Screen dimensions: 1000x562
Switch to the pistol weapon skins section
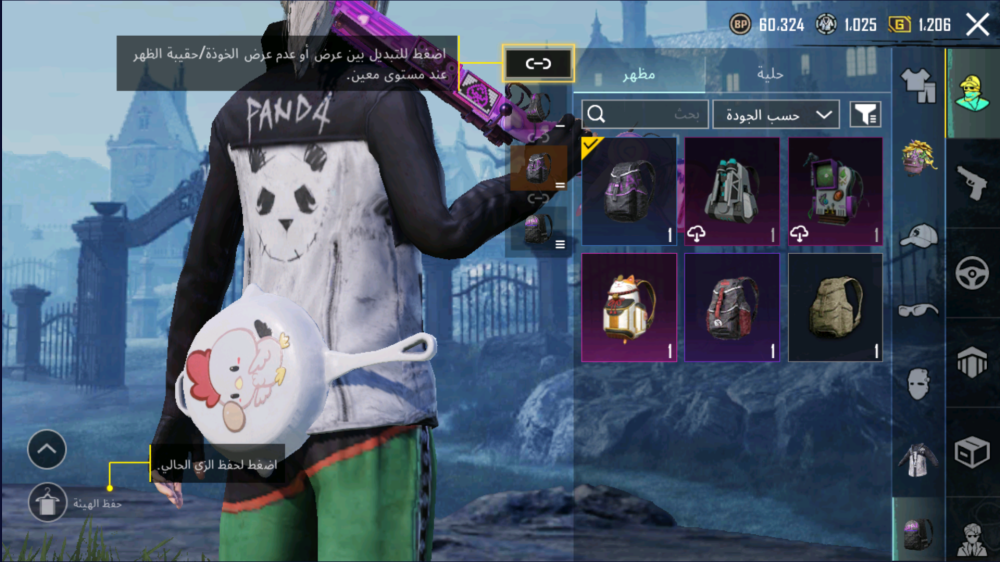click(972, 183)
